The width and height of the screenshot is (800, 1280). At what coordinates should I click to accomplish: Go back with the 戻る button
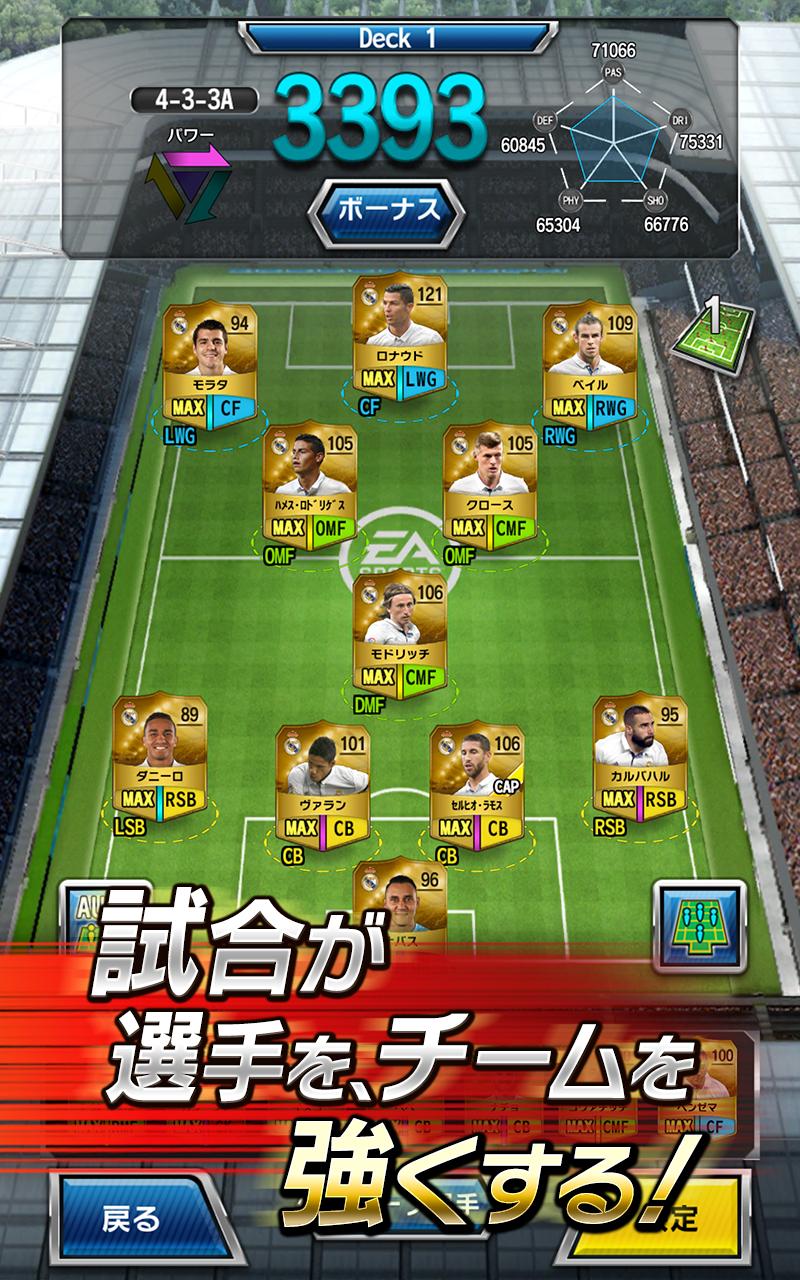pyautogui.click(x=131, y=1217)
